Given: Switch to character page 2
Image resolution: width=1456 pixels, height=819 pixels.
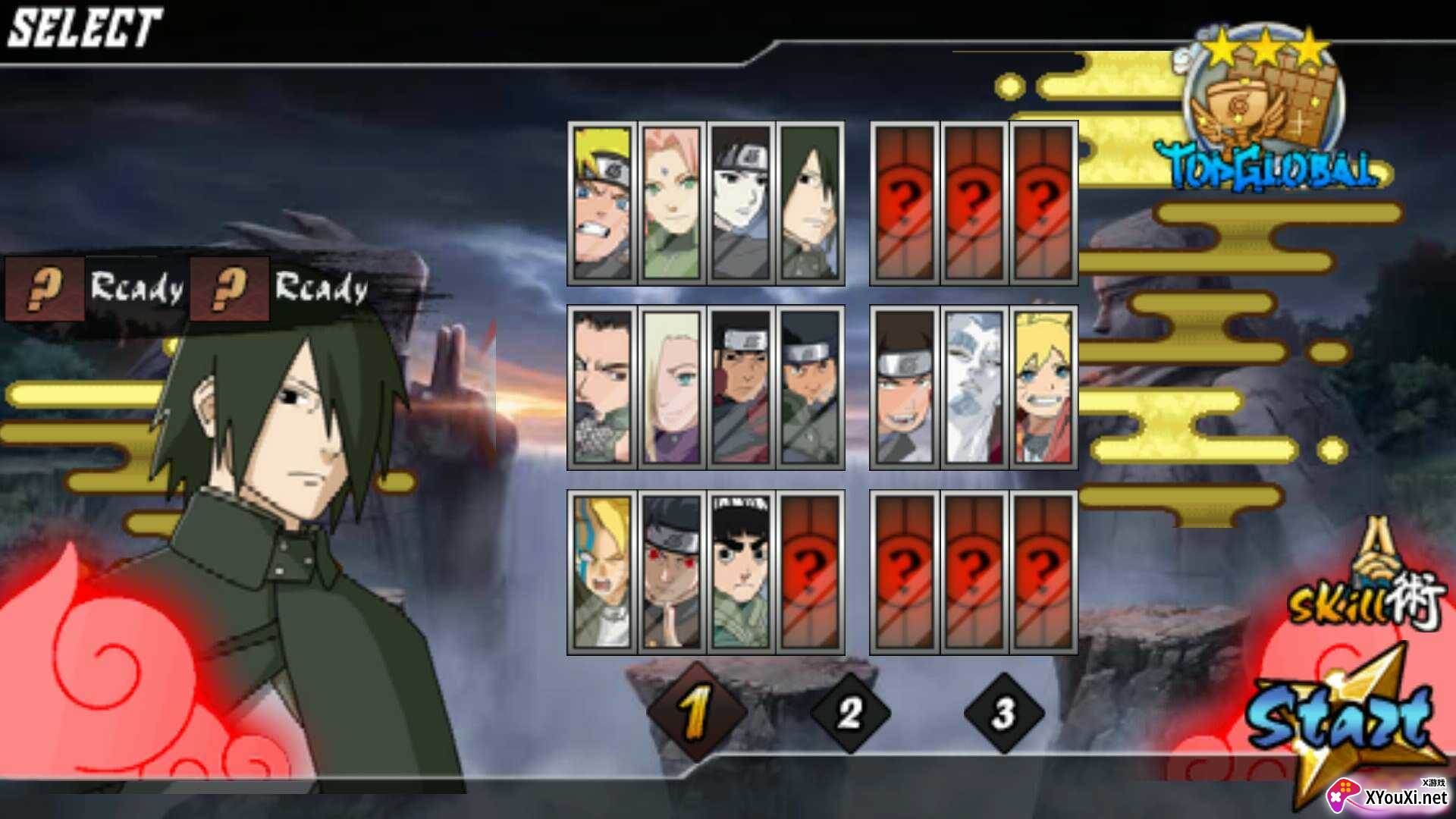Looking at the screenshot, I should point(850,713).
